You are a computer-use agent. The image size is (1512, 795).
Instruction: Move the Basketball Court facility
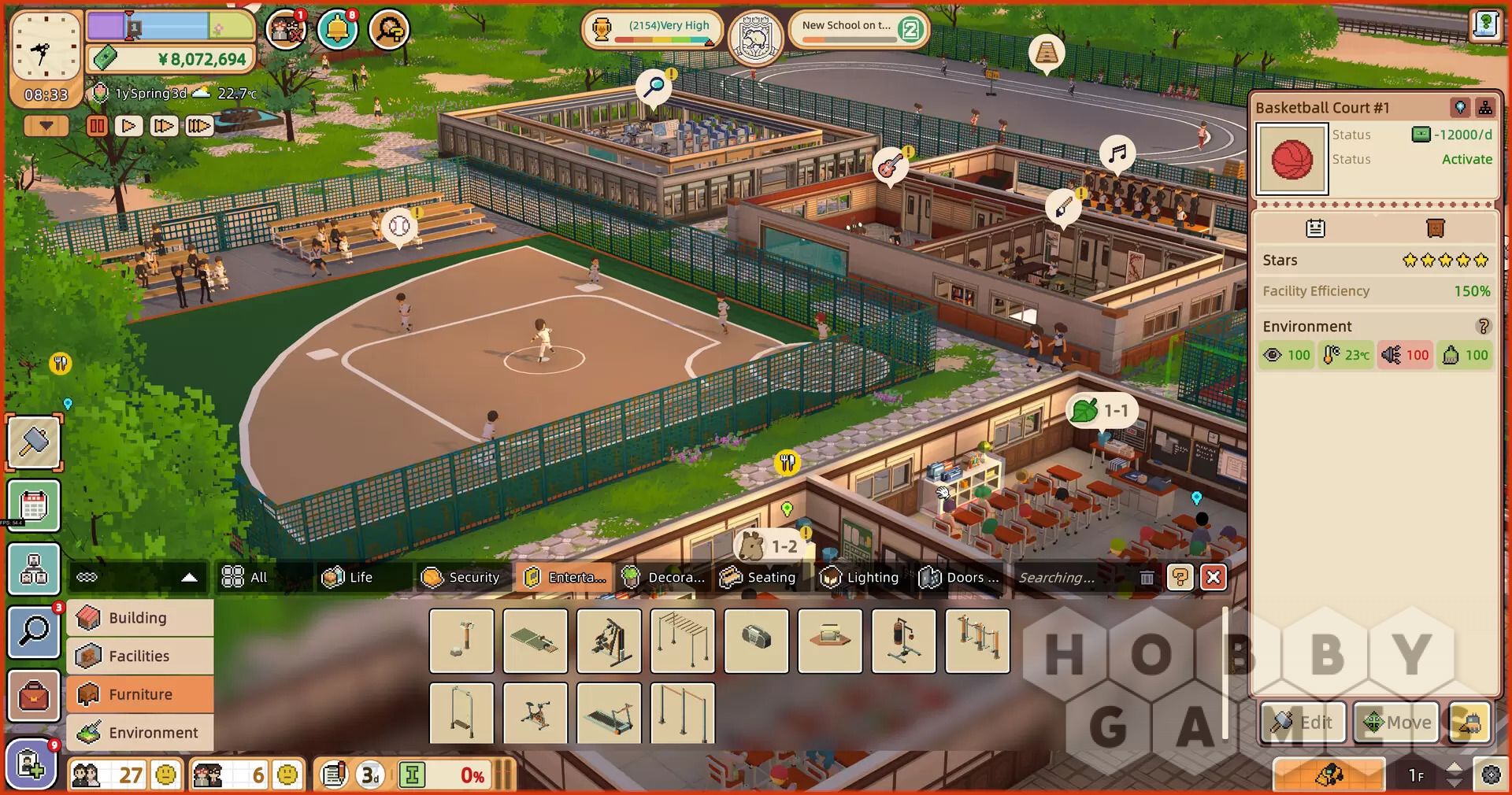point(1396,723)
